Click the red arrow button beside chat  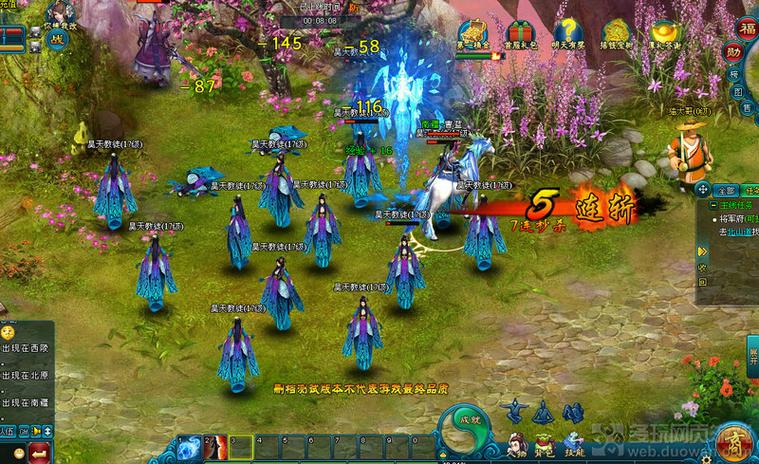click(41, 453)
